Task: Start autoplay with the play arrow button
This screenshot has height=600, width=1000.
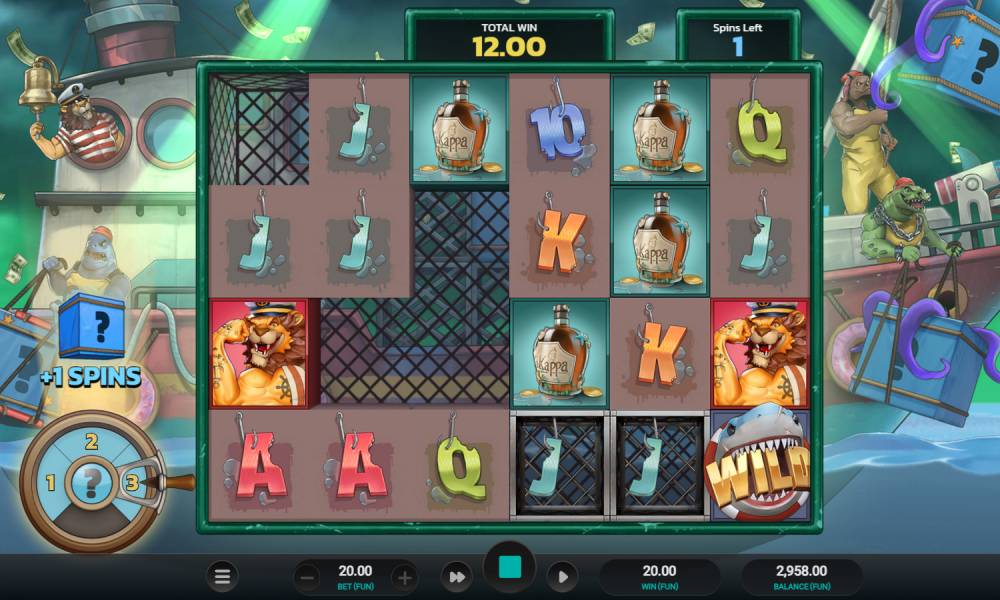Action: coord(562,577)
